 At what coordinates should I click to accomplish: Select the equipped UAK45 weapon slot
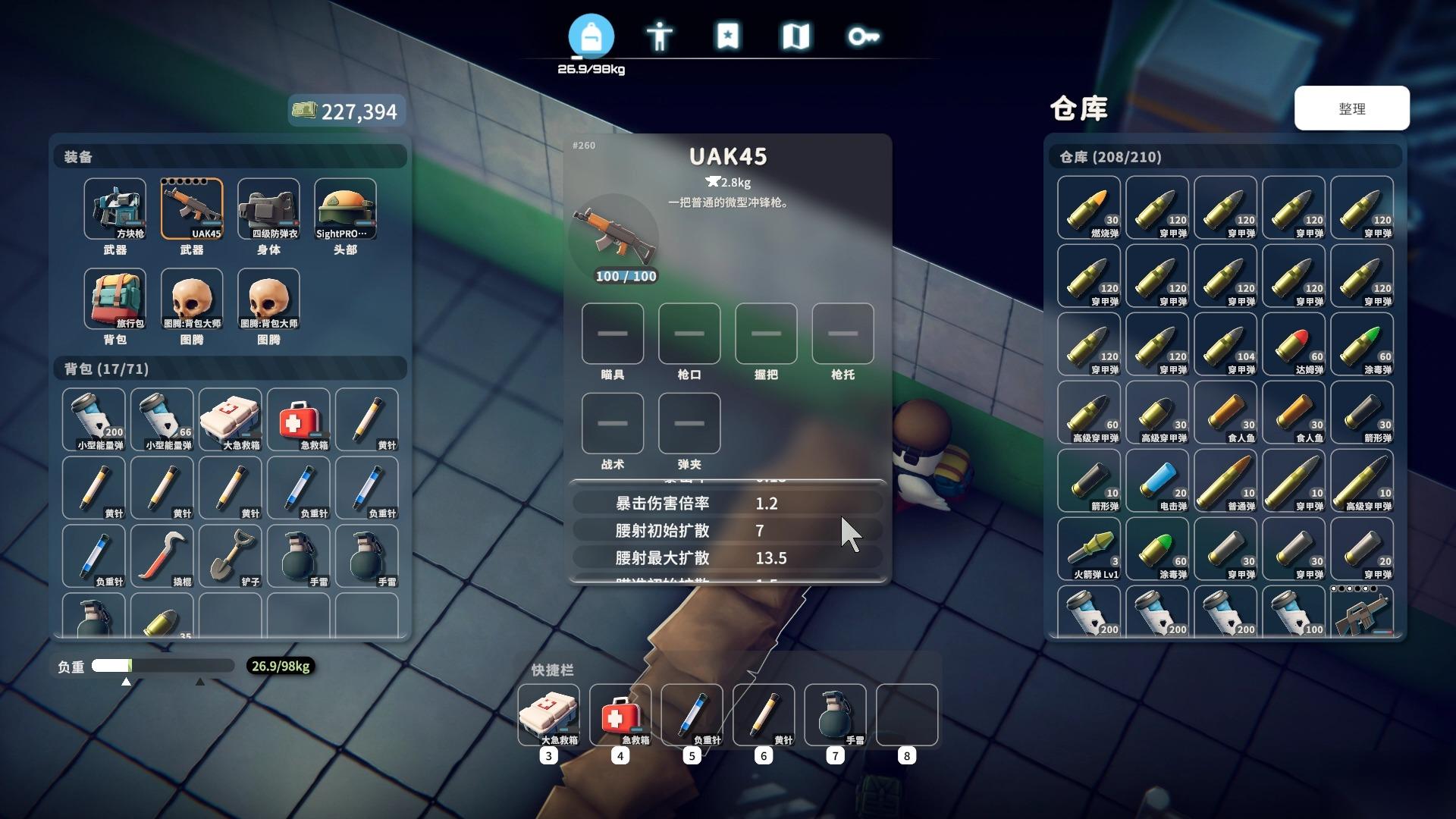[192, 209]
